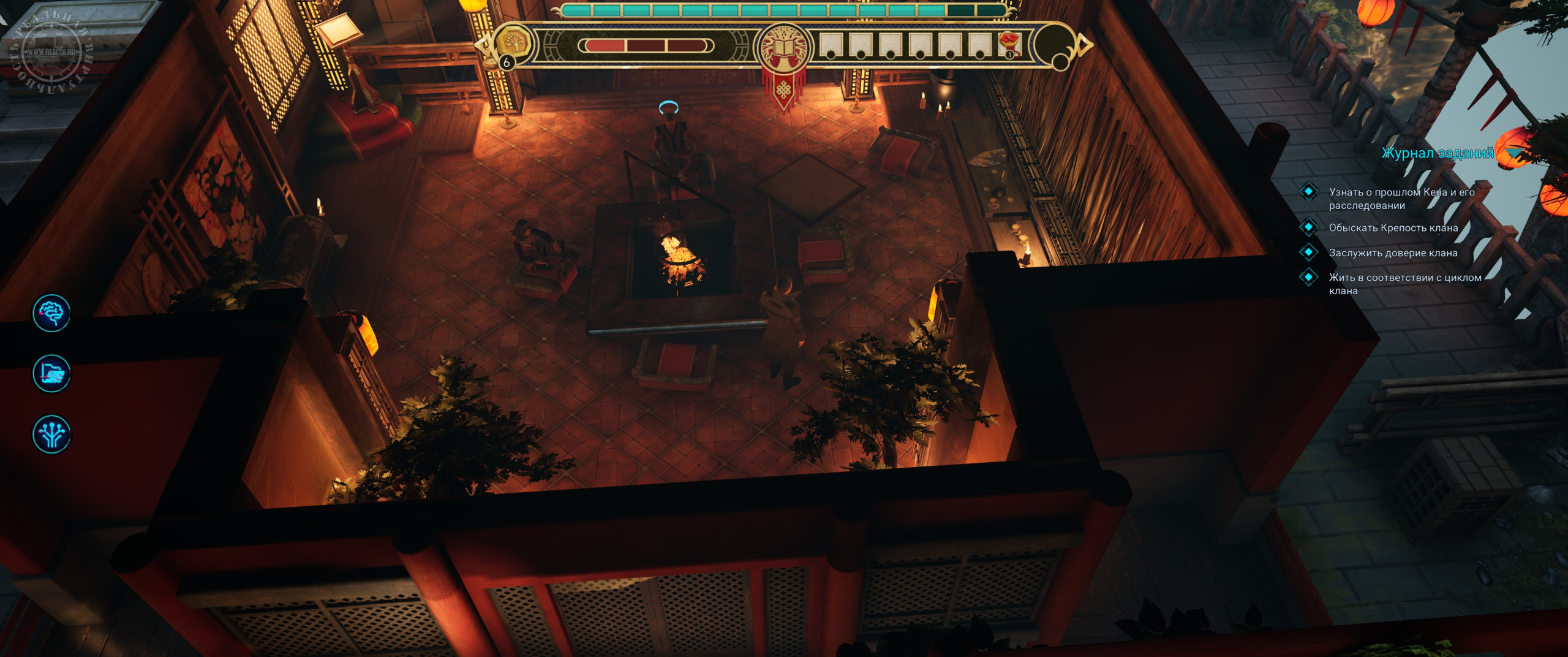Open the brain icon menu
This screenshot has width=1568, height=657.
pyautogui.click(x=51, y=313)
